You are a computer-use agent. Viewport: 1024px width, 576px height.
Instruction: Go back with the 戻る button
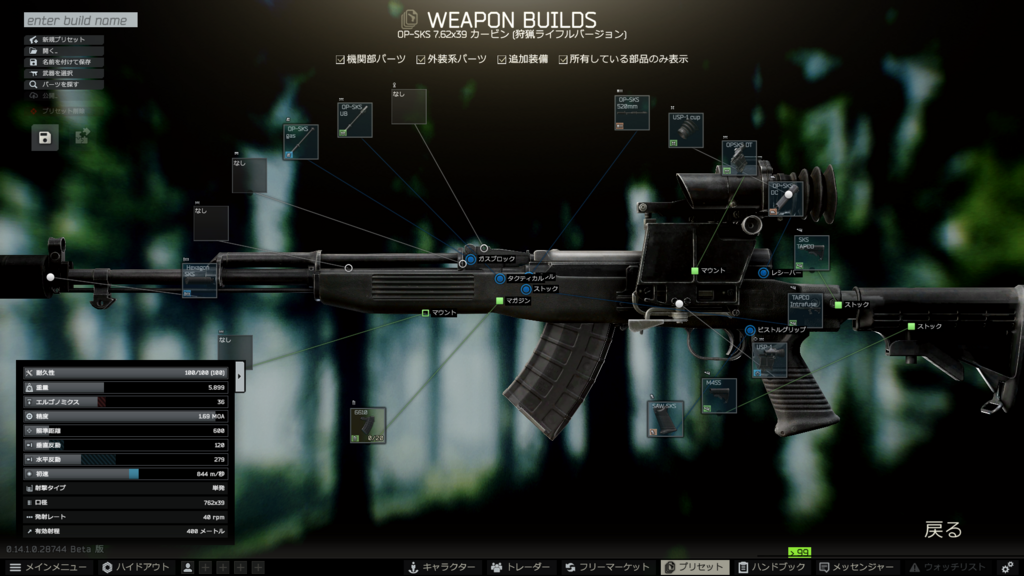pyautogui.click(x=942, y=530)
